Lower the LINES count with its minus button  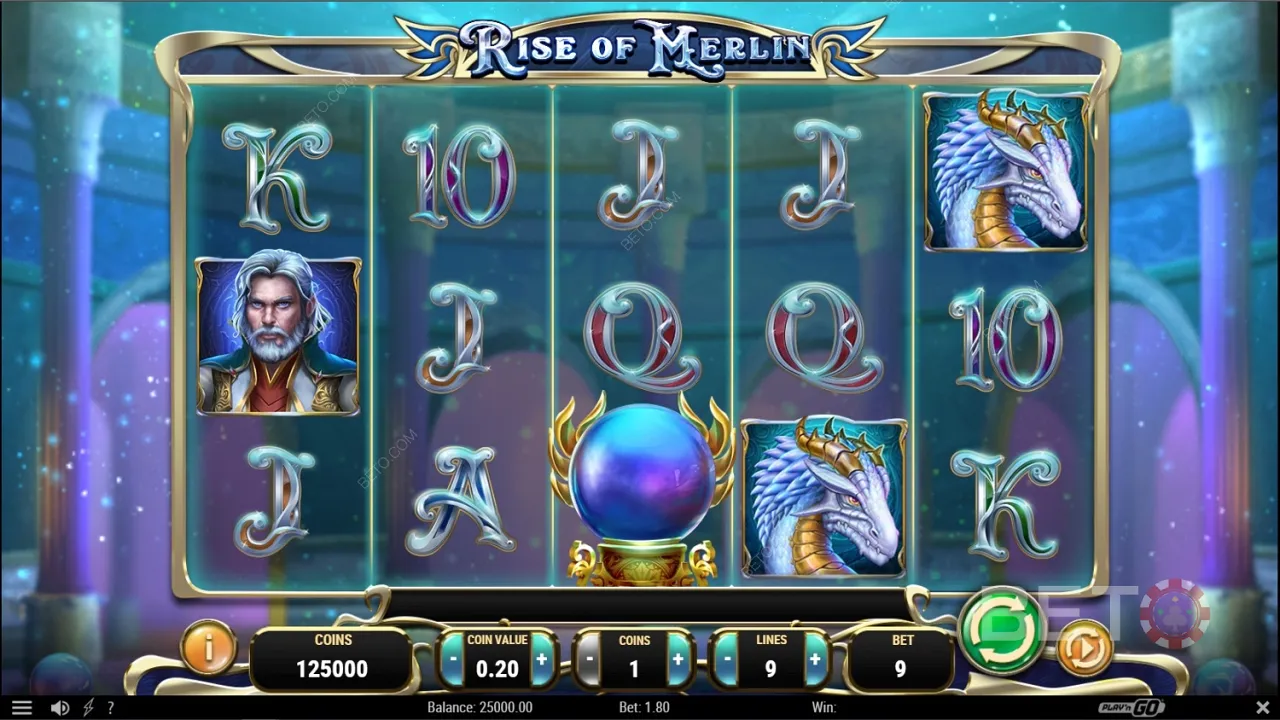coord(726,658)
